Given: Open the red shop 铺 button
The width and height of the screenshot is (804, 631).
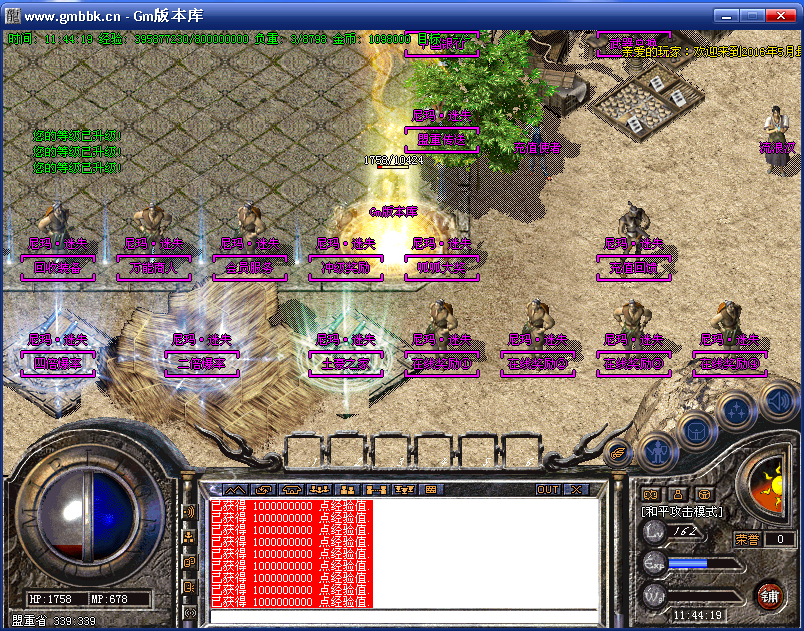Looking at the screenshot, I should click(769, 597).
